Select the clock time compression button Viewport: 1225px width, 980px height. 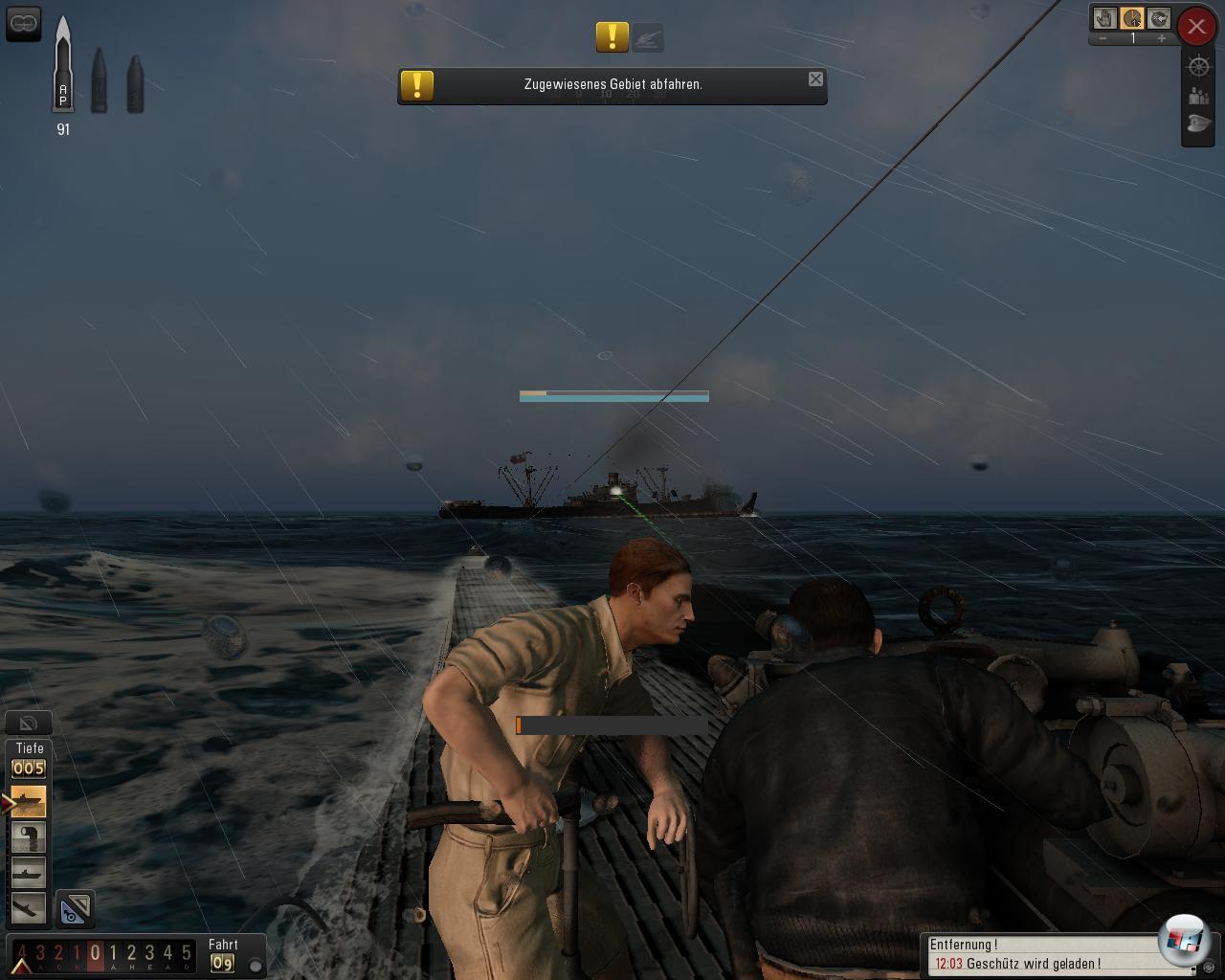pyautogui.click(x=1132, y=18)
